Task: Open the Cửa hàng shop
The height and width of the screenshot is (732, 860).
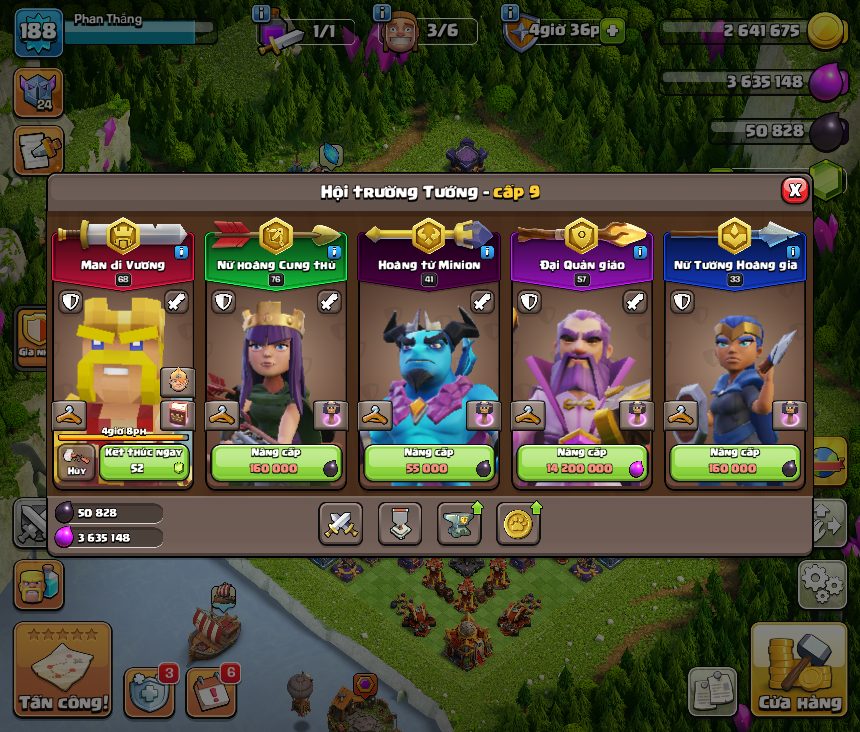Action: (798, 672)
